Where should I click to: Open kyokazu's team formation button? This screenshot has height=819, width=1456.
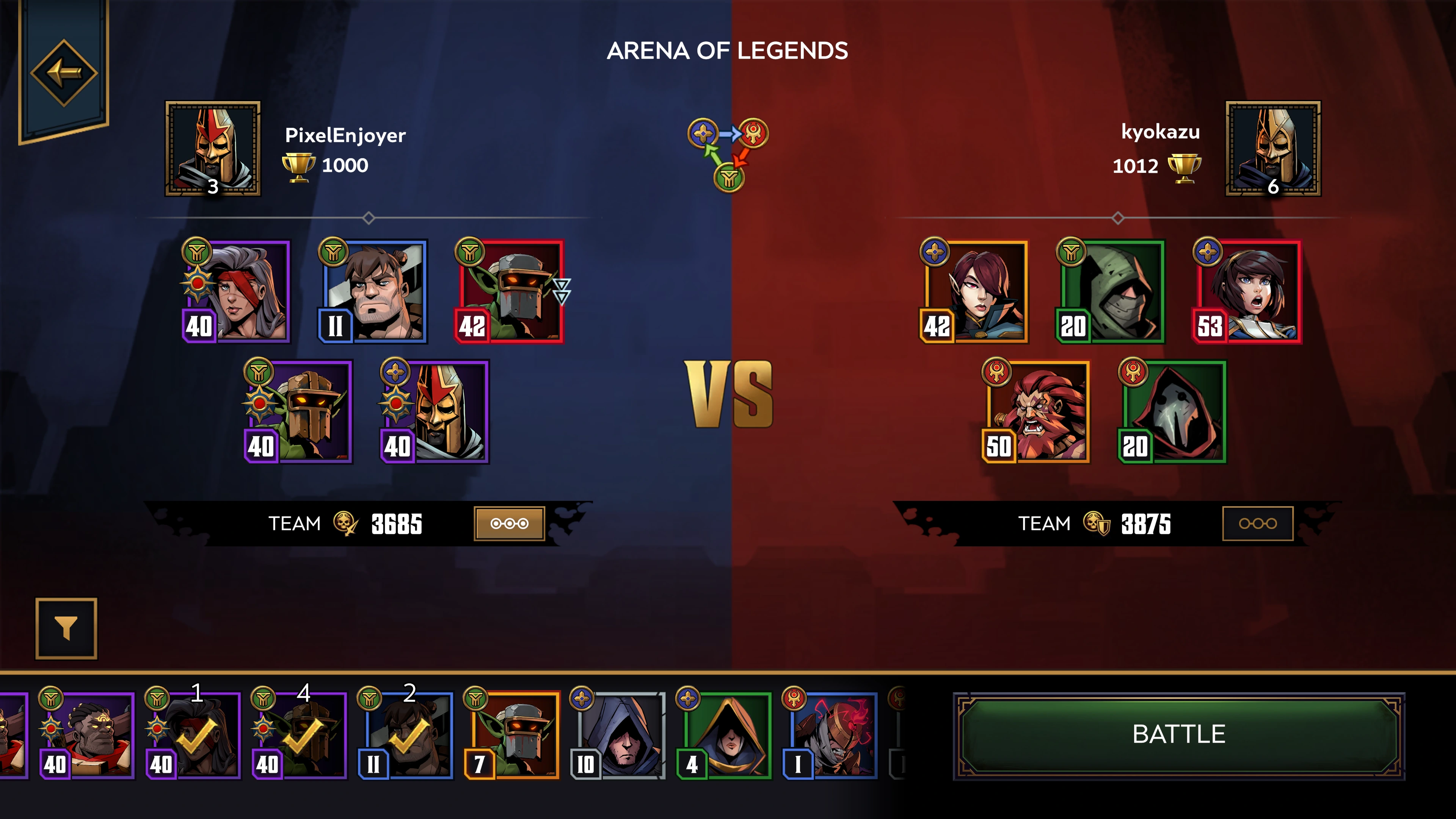point(1257,523)
